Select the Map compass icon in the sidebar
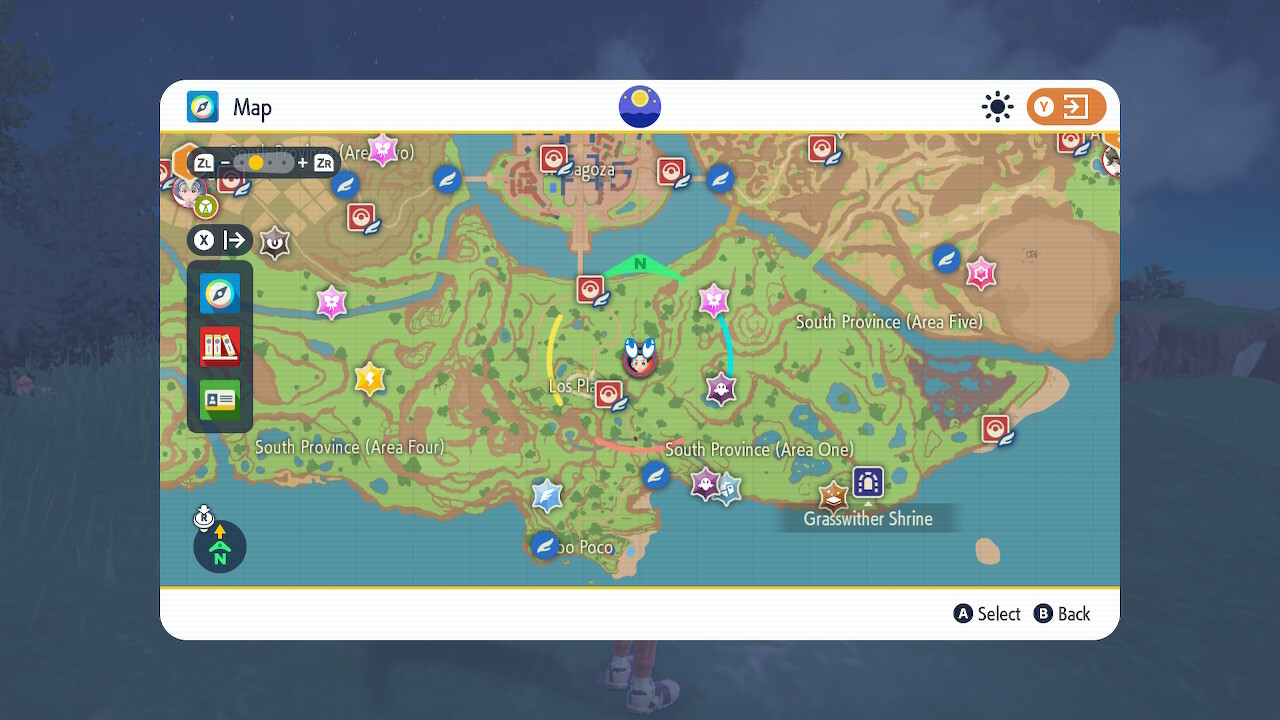Image resolution: width=1280 pixels, height=720 pixels. (219, 294)
